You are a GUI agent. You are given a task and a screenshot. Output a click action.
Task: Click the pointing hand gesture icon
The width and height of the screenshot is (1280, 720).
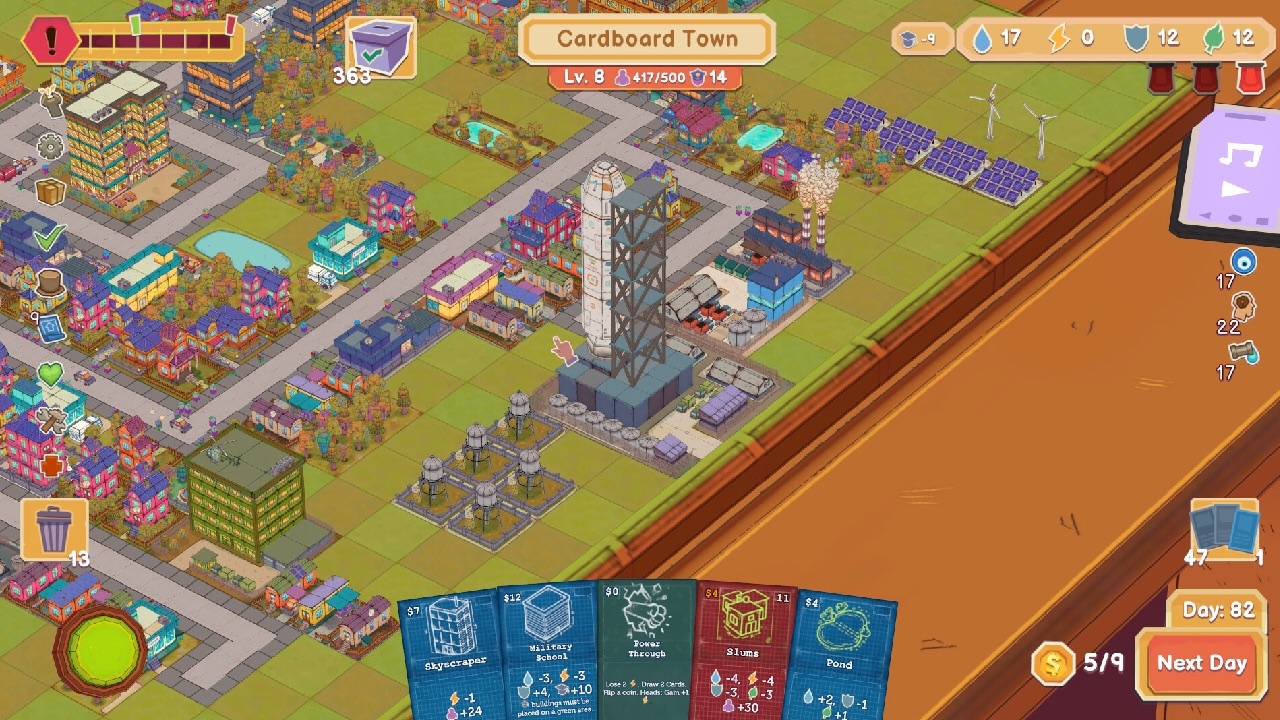[561, 352]
